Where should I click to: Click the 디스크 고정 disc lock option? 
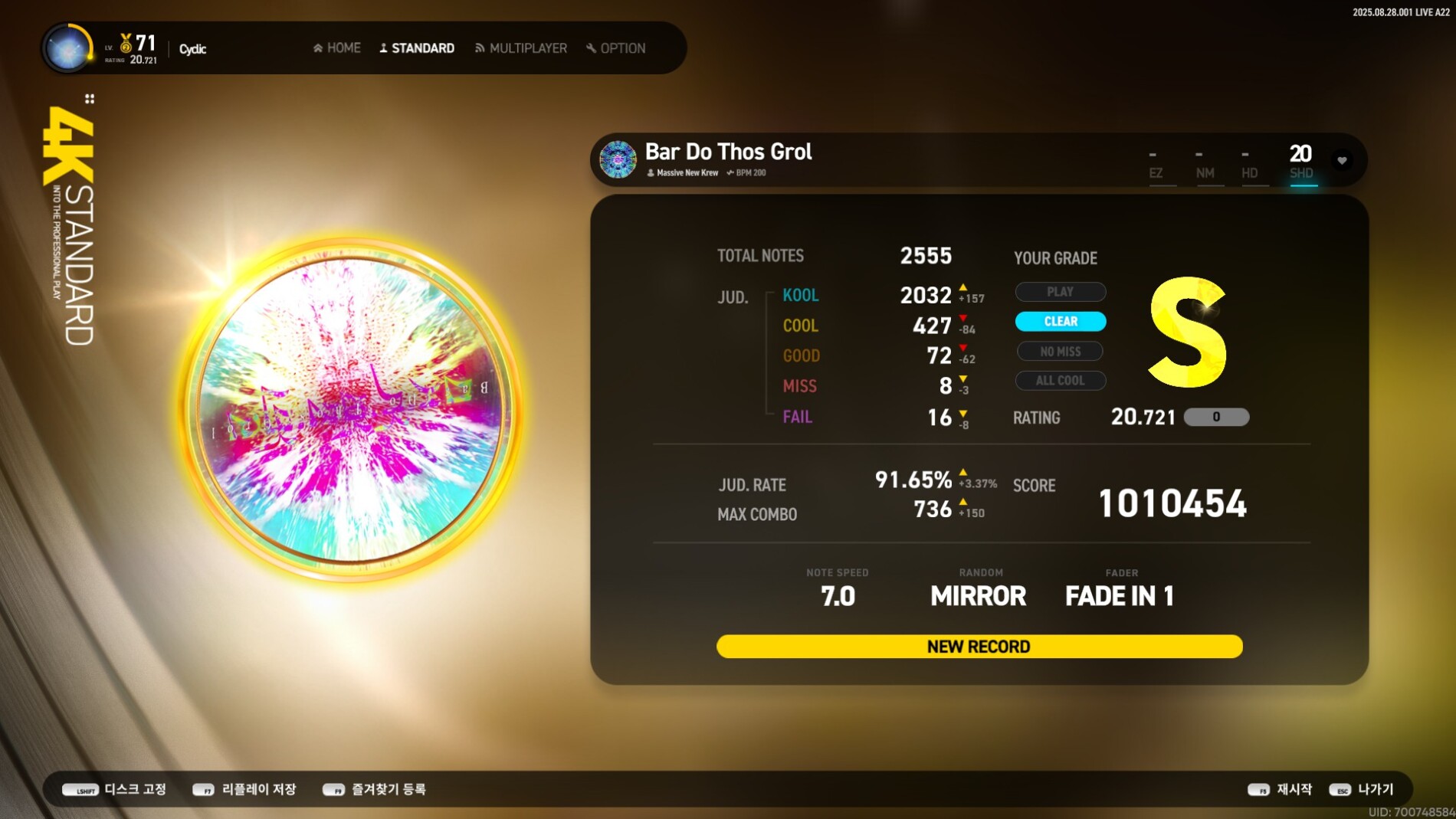point(115,789)
